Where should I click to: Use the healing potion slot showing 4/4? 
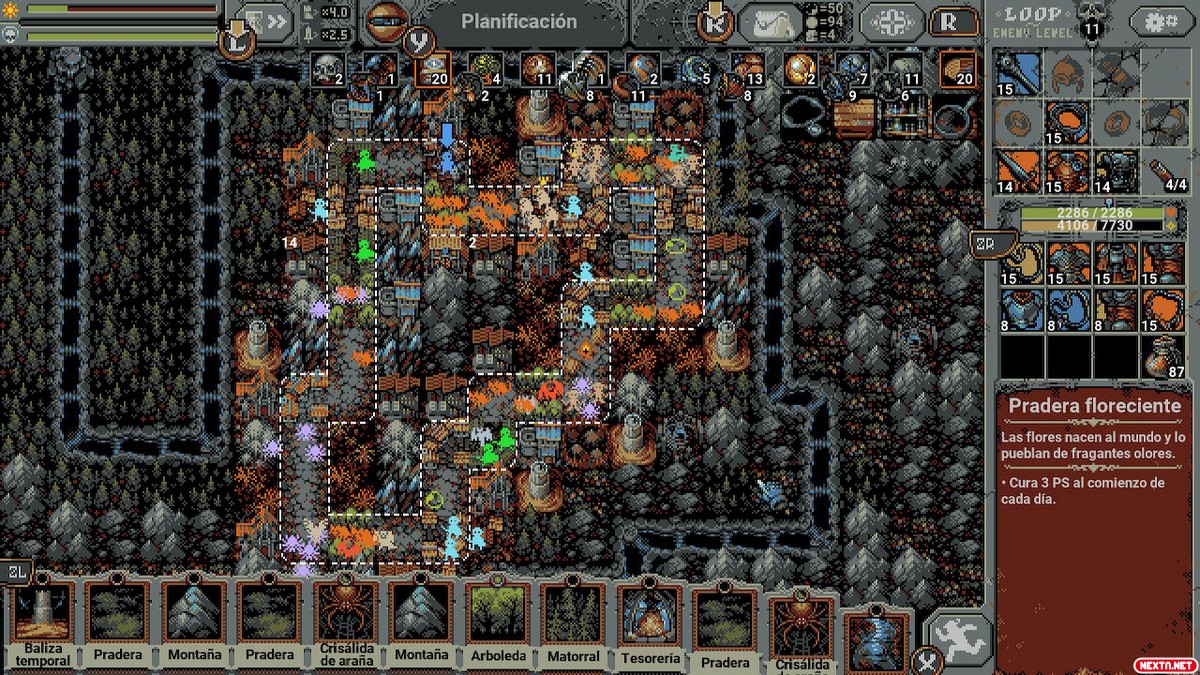1165,171
